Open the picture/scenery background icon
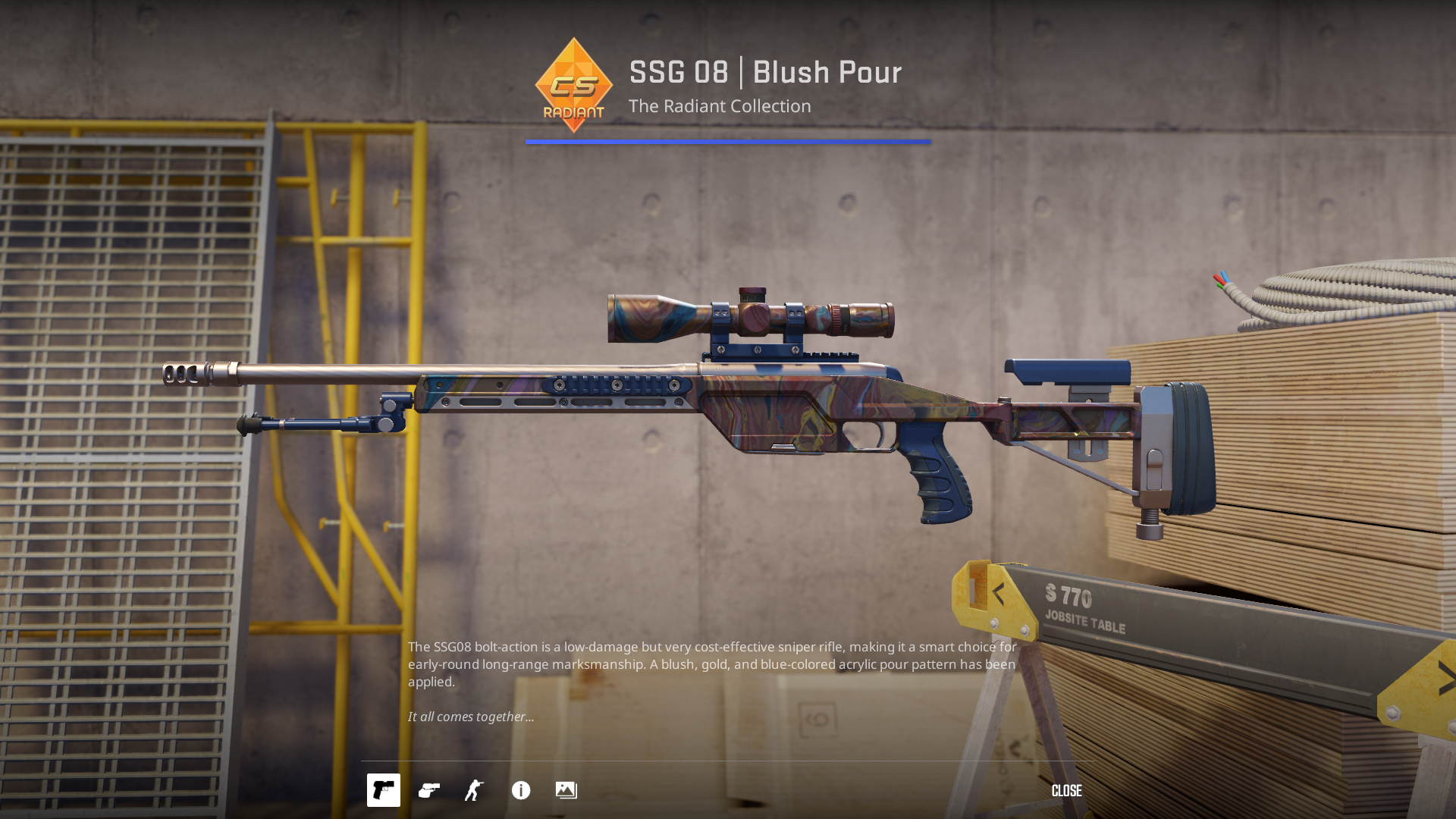 coord(566,790)
